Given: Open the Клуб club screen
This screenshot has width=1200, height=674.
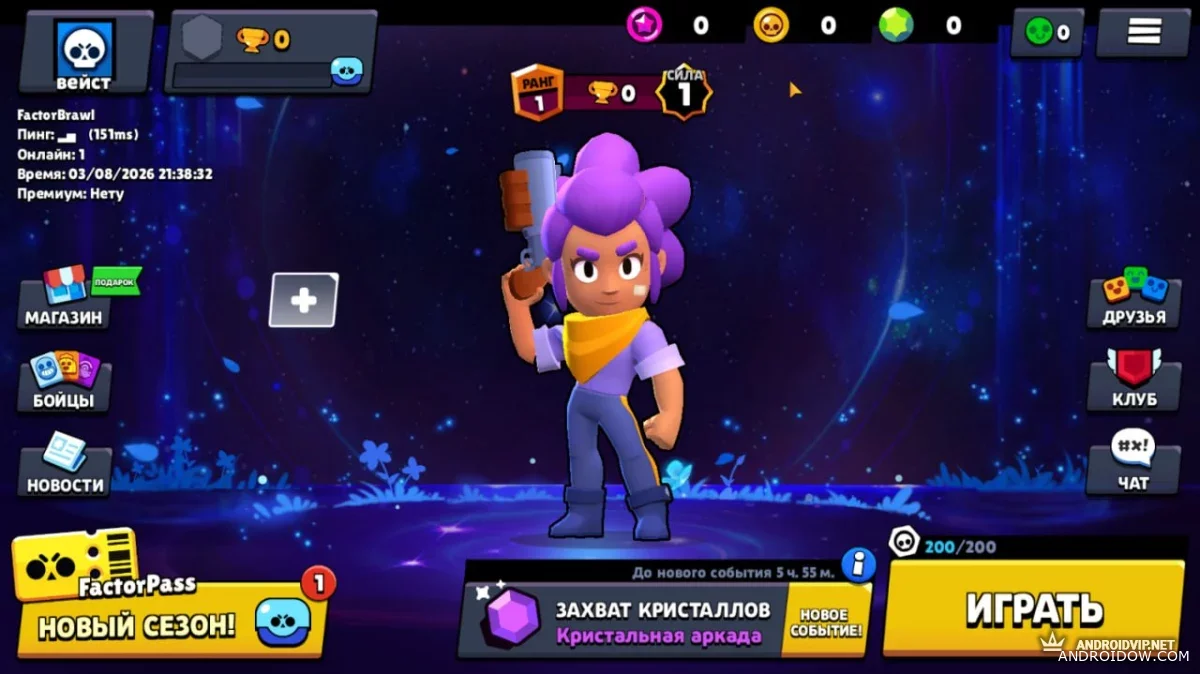Looking at the screenshot, I should [1134, 380].
